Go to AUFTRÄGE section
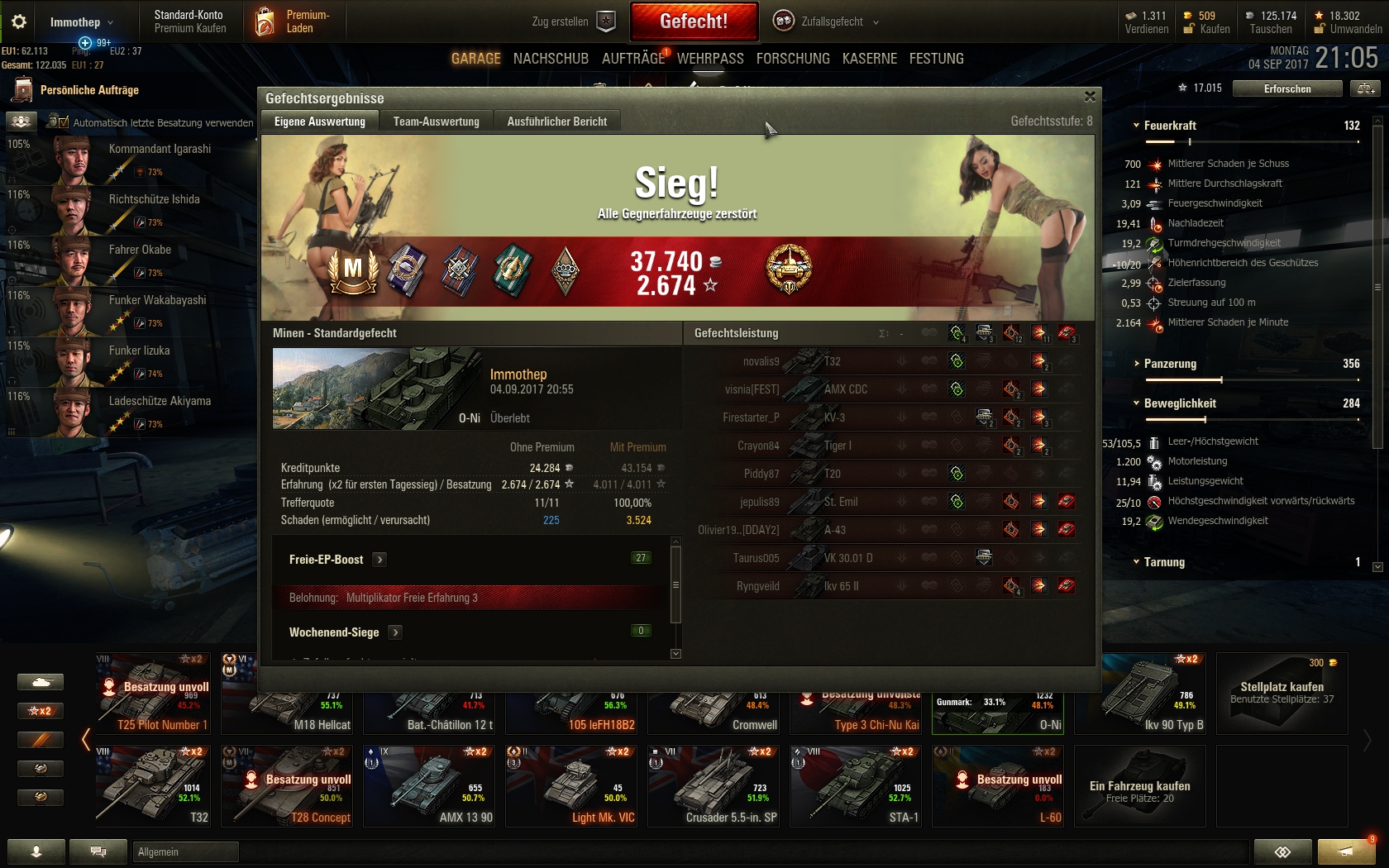 [632, 59]
